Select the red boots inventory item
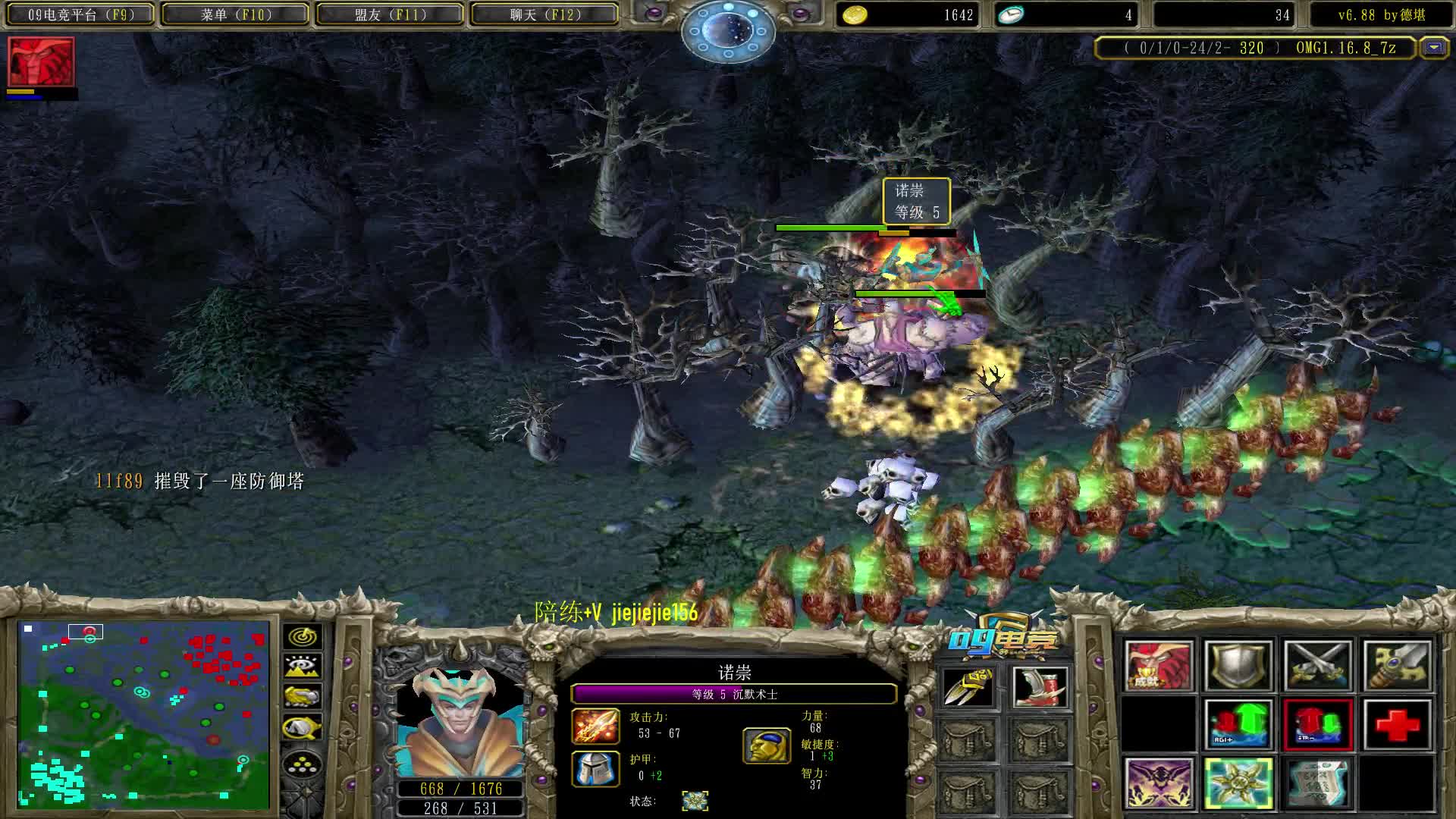 click(x=1040, y=687)
